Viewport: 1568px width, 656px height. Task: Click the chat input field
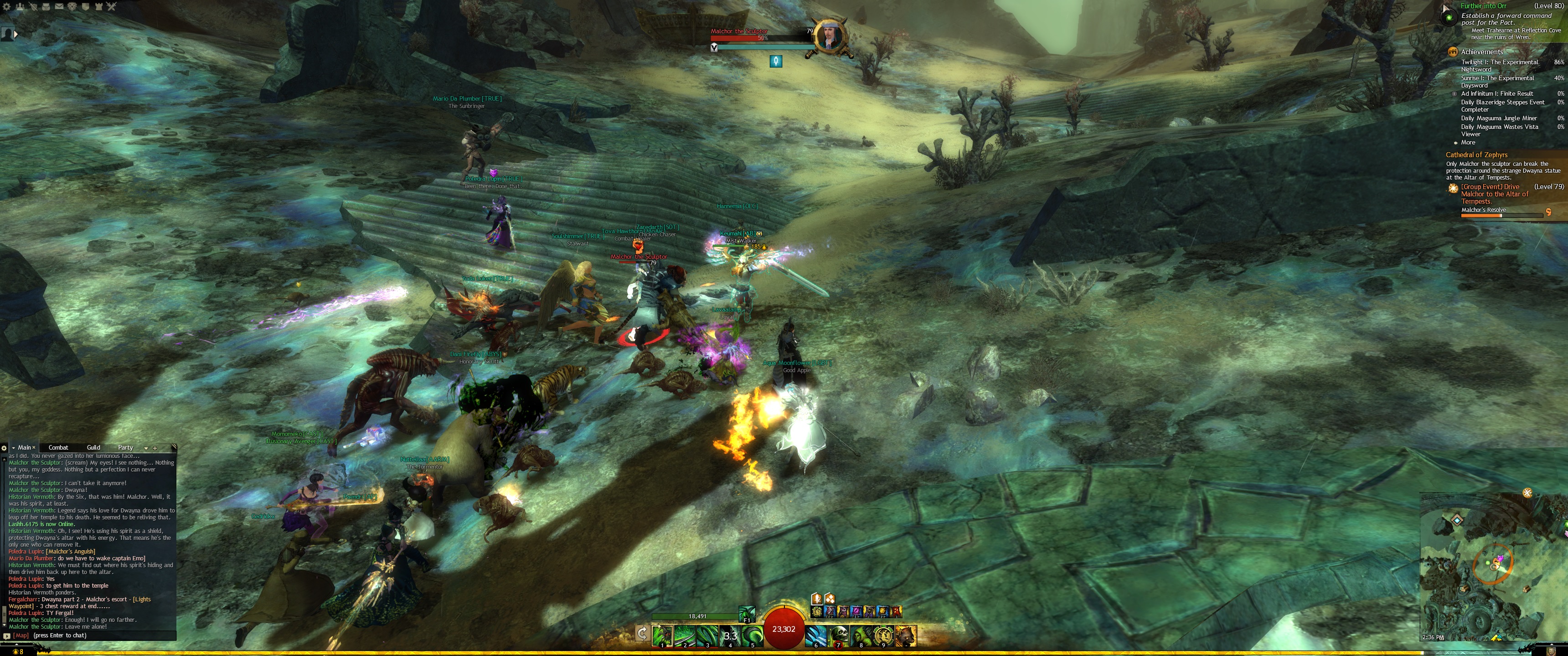pyautogui.click(x=91, y=635)
